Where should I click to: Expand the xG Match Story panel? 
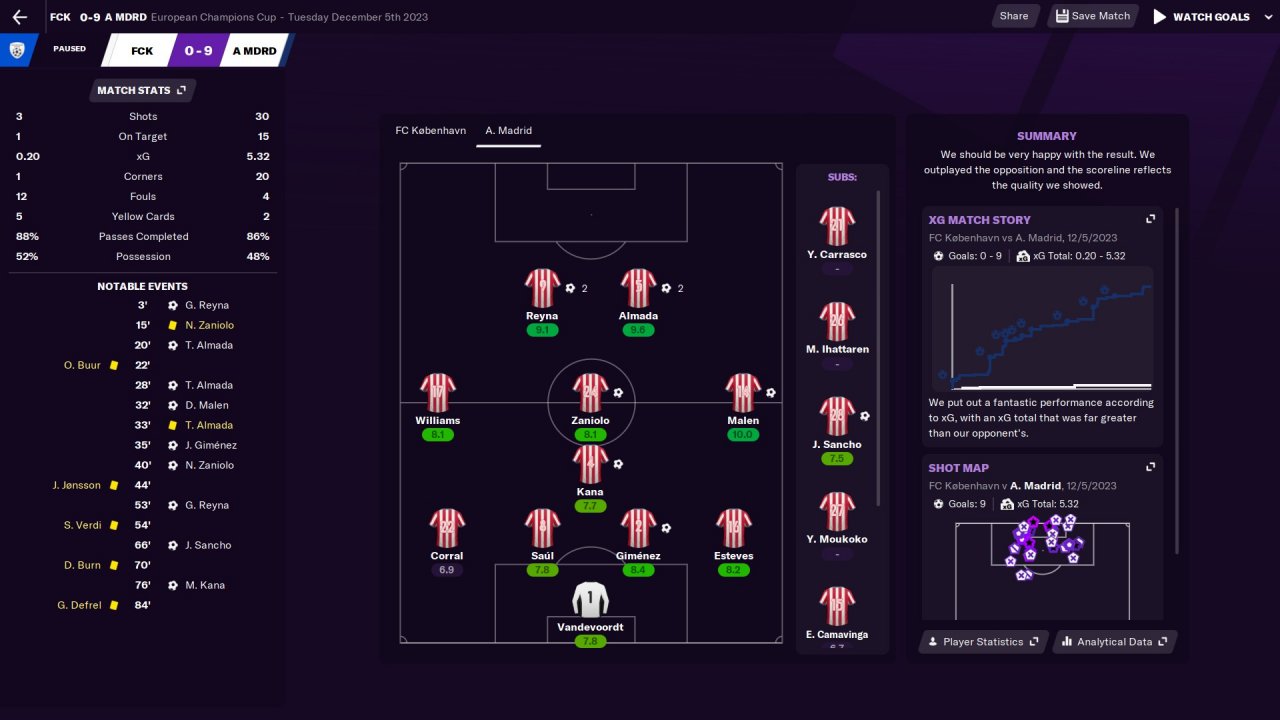1150,219
